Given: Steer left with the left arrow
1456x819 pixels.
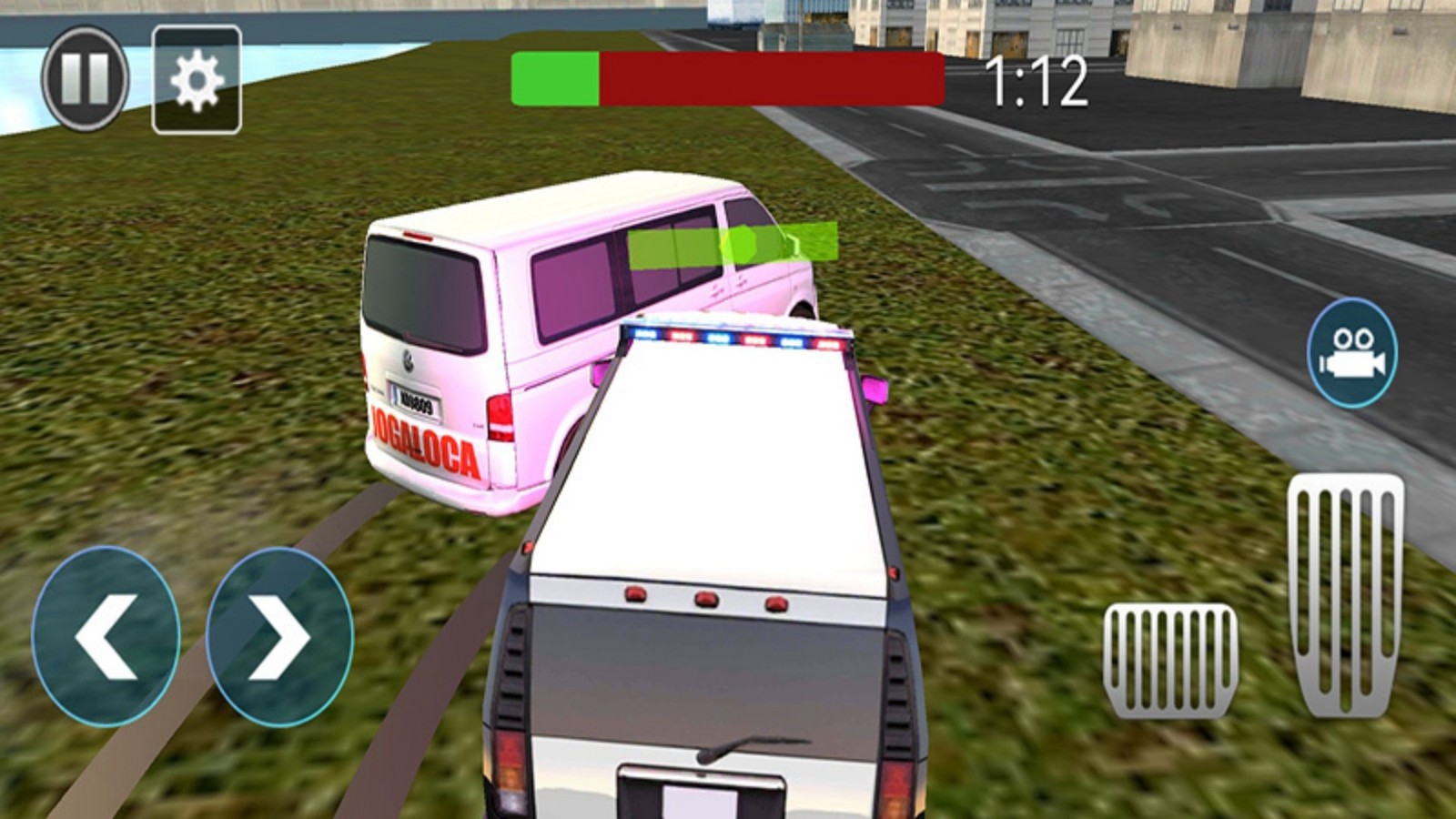Looking at the screenshot, I should (106, 637).
